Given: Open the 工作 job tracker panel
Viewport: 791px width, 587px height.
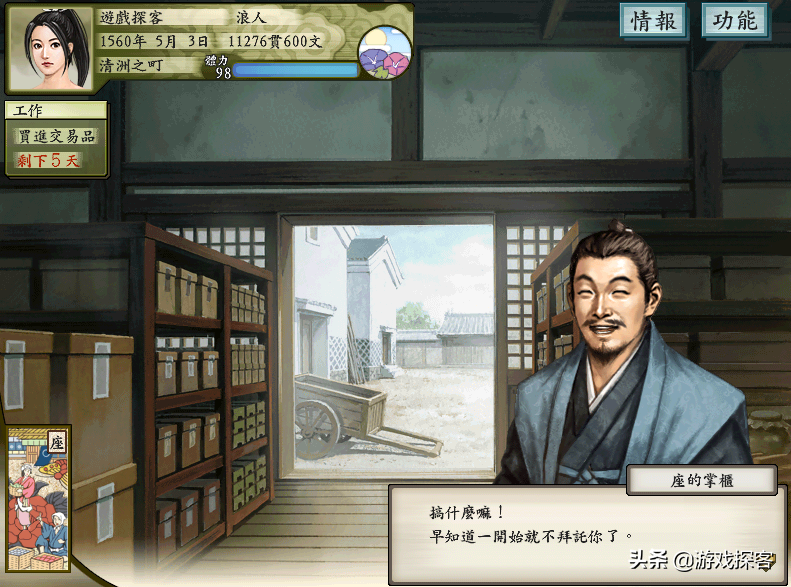Looking at the screenshot, I should pyautogui.click(x=57, y=139).
